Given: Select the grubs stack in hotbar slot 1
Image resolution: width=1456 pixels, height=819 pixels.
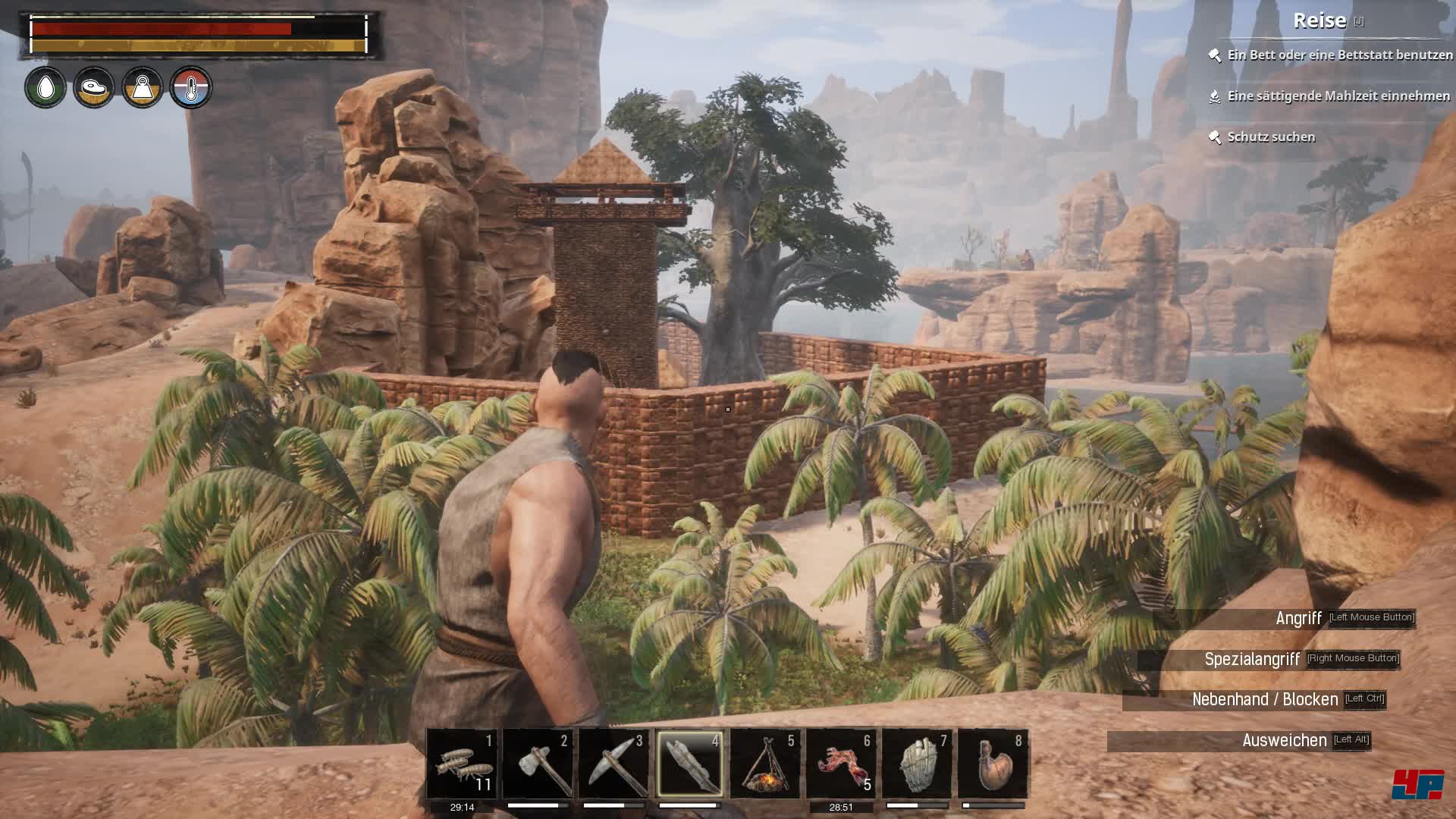Looking at the screenshot, I should 462,764.
